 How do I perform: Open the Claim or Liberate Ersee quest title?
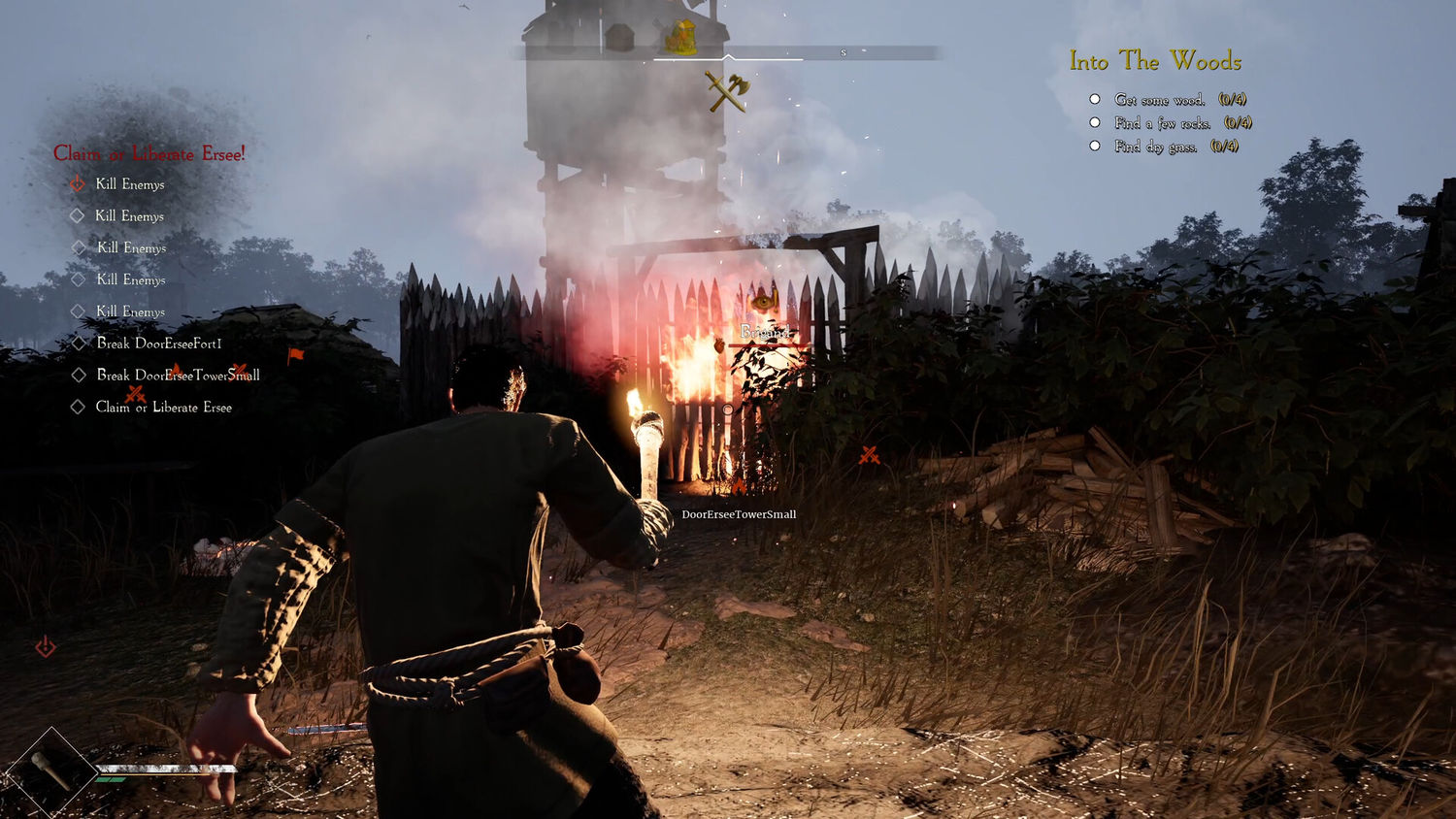(x=149, y=153)
